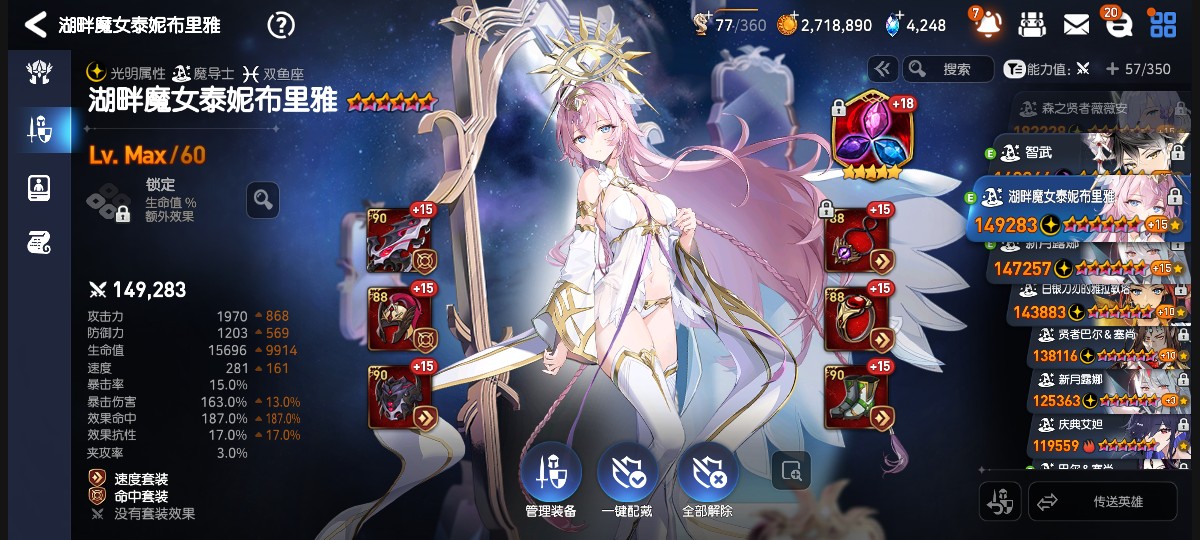Collapse the hero list with double arrow
Image resolution: width=1200 pixels, height=540 pixels.
point(882,69)
